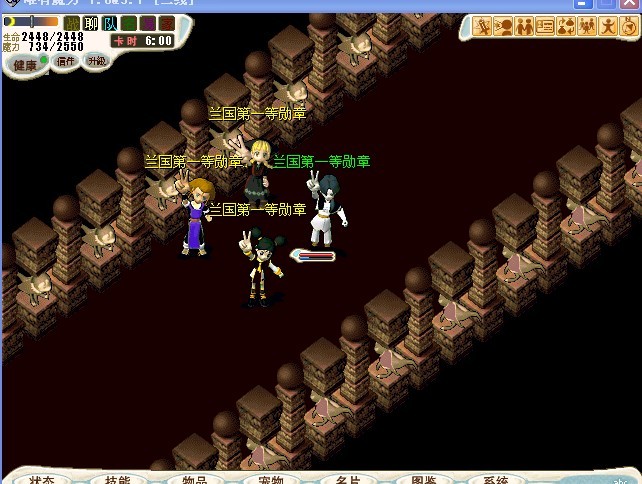Screen dimensions: 642x484
Task: Open the 状态 status menu
Action: 42,478
